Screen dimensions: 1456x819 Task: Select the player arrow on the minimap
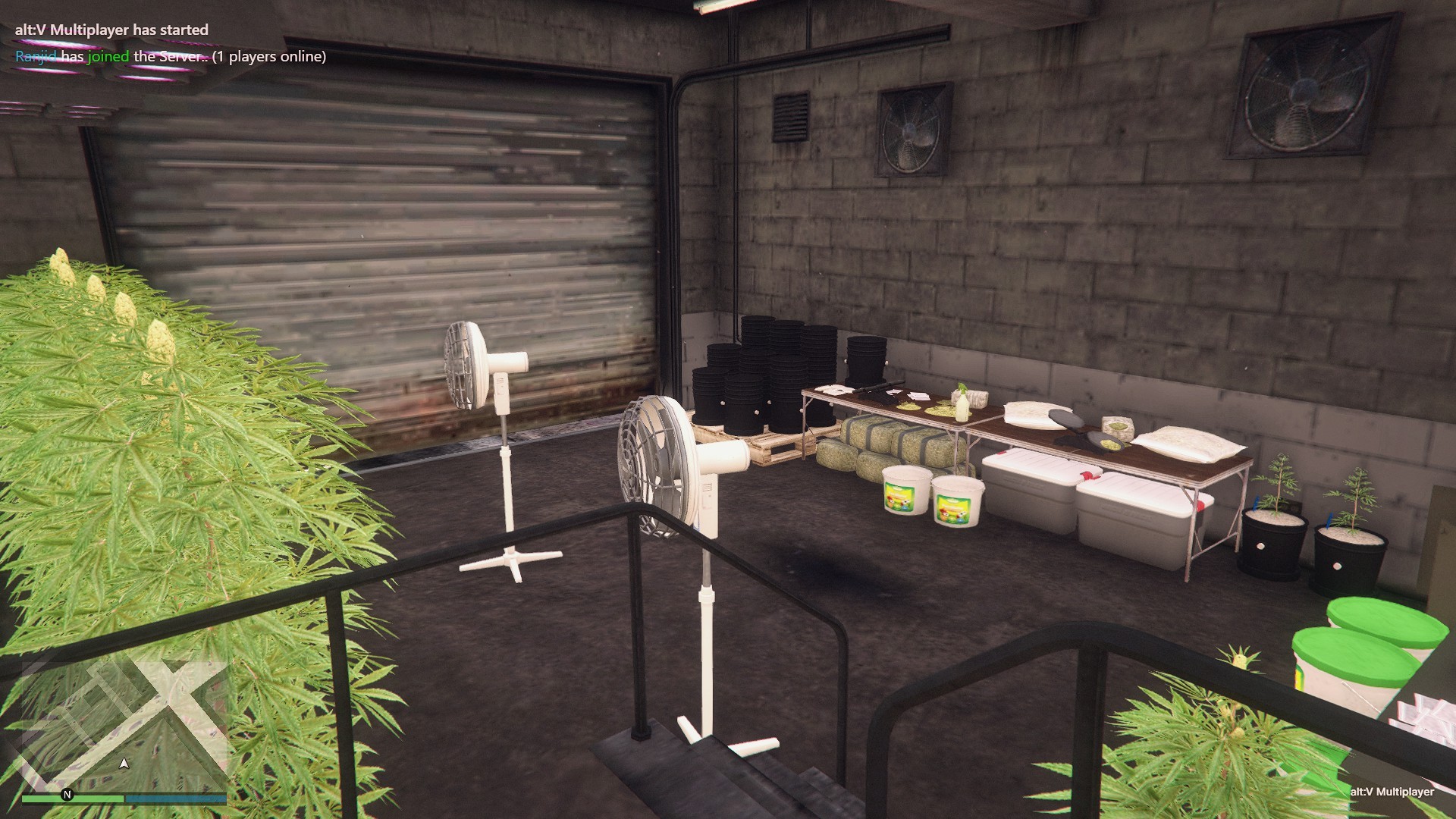[x=124, y=764]
